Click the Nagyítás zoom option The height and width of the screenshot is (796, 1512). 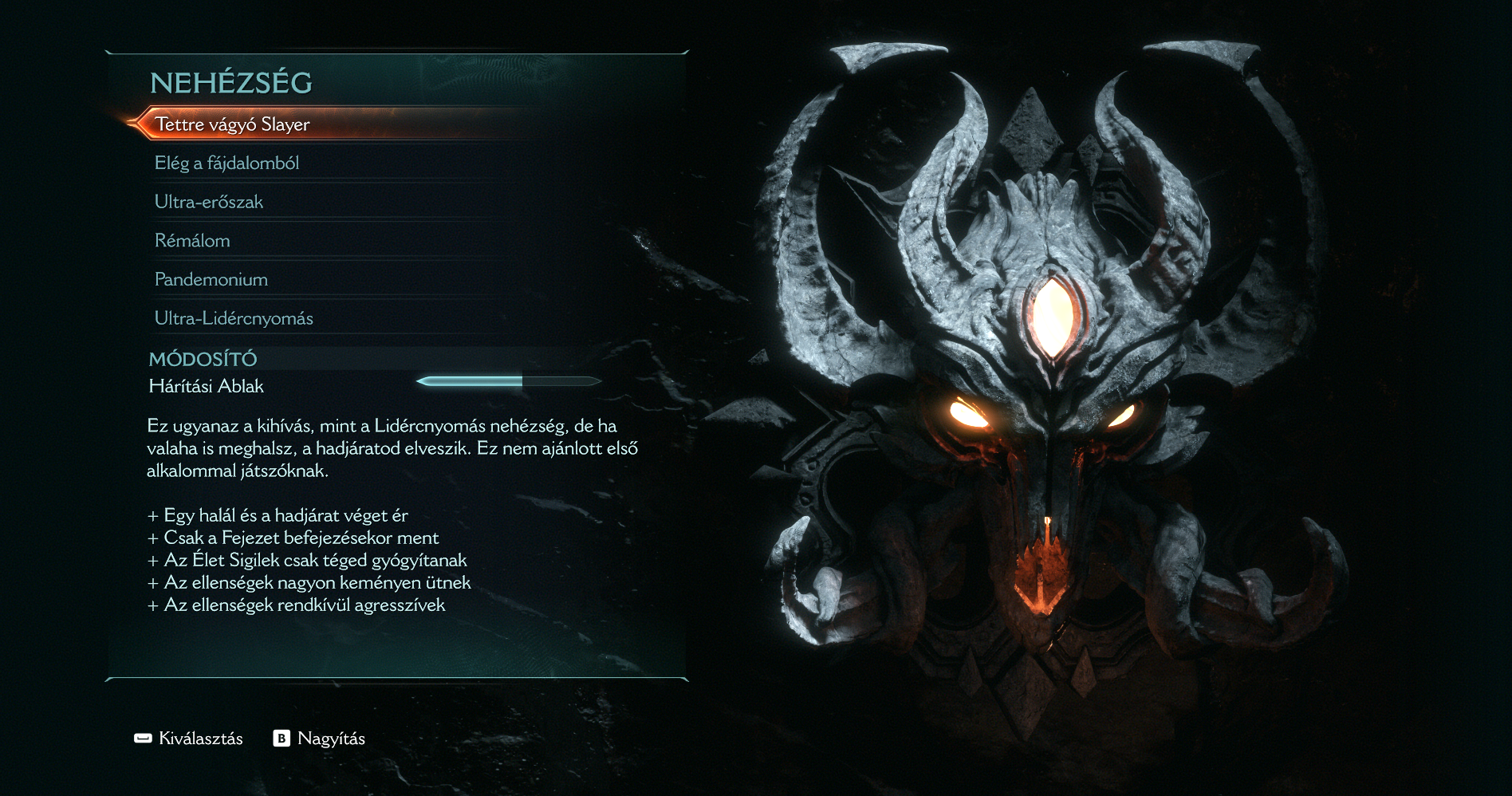click(x=320, y=739)
